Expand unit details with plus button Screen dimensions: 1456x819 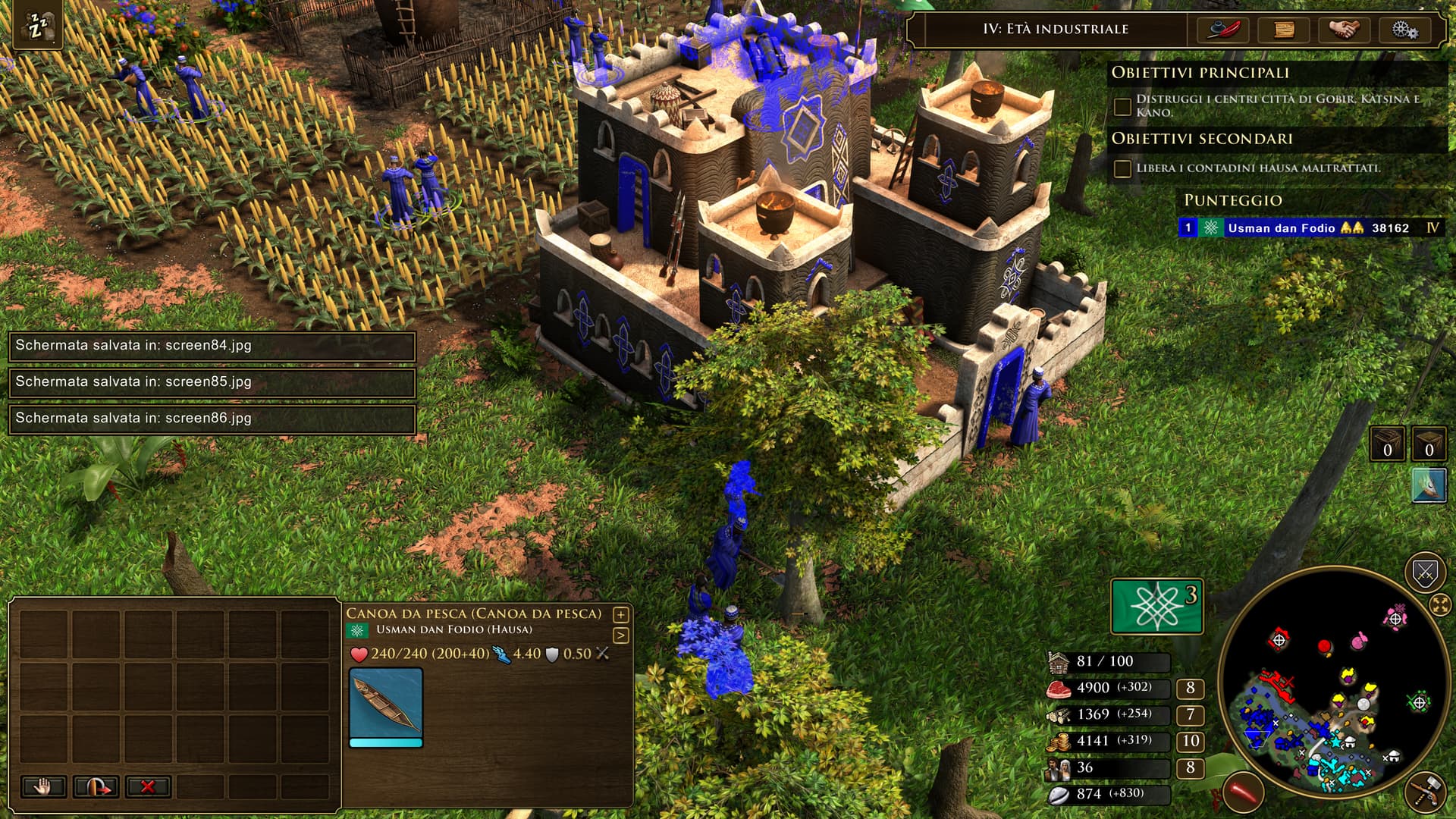point(620,615)
